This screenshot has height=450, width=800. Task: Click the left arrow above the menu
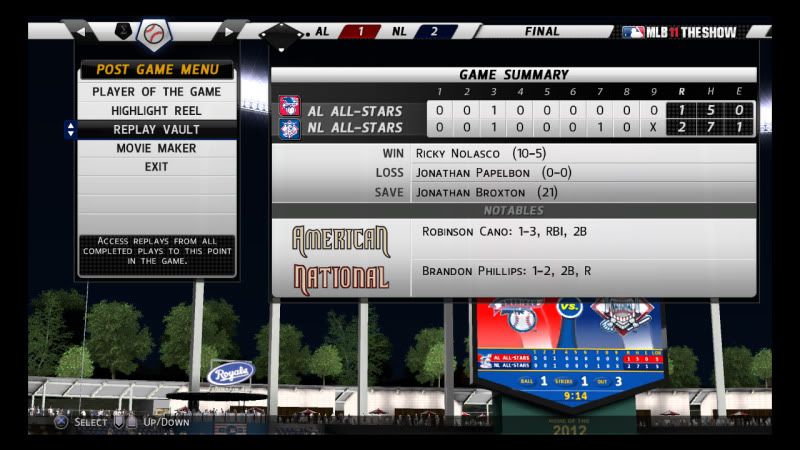click(82, 33)
